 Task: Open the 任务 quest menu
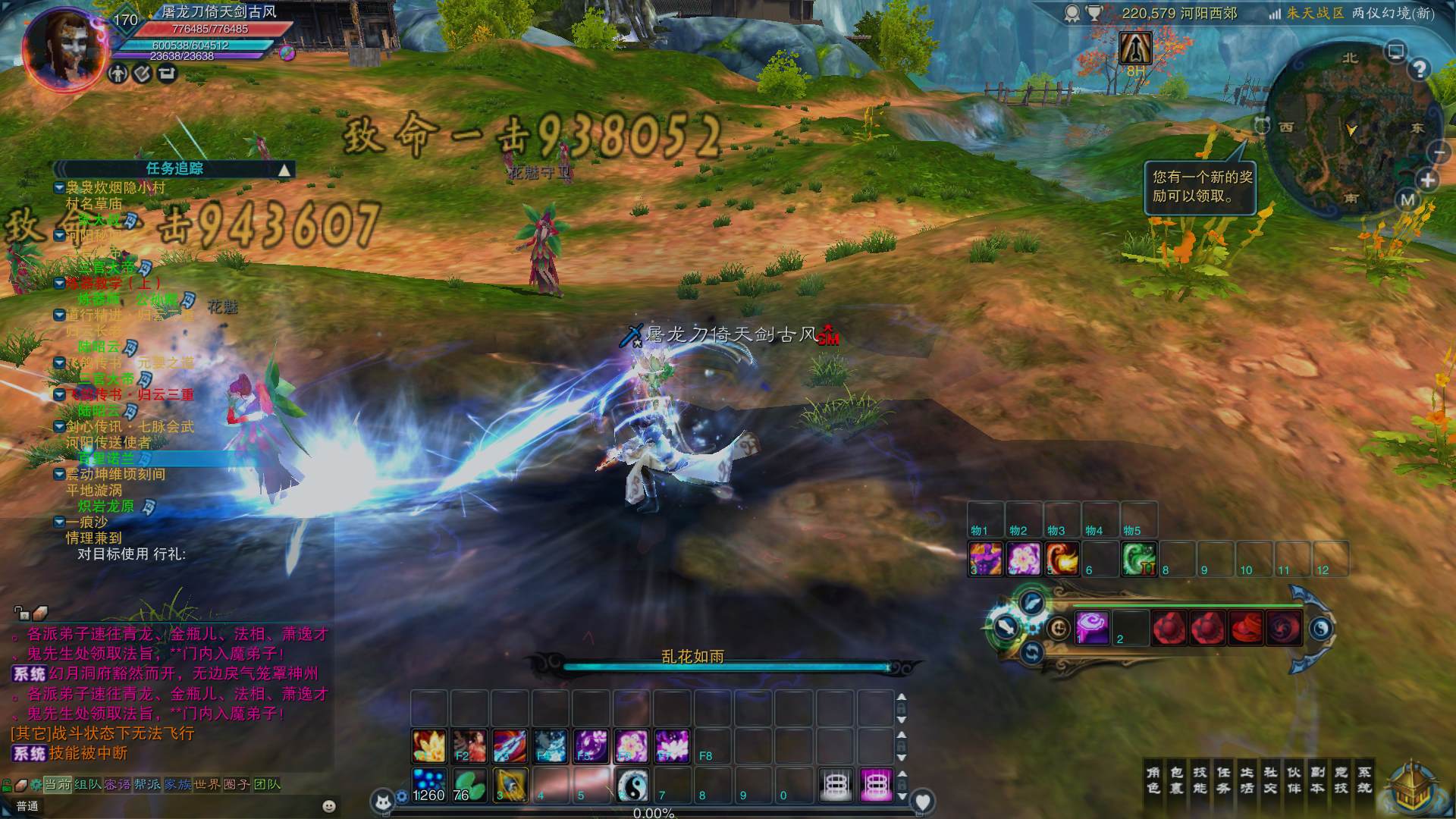1223,780
